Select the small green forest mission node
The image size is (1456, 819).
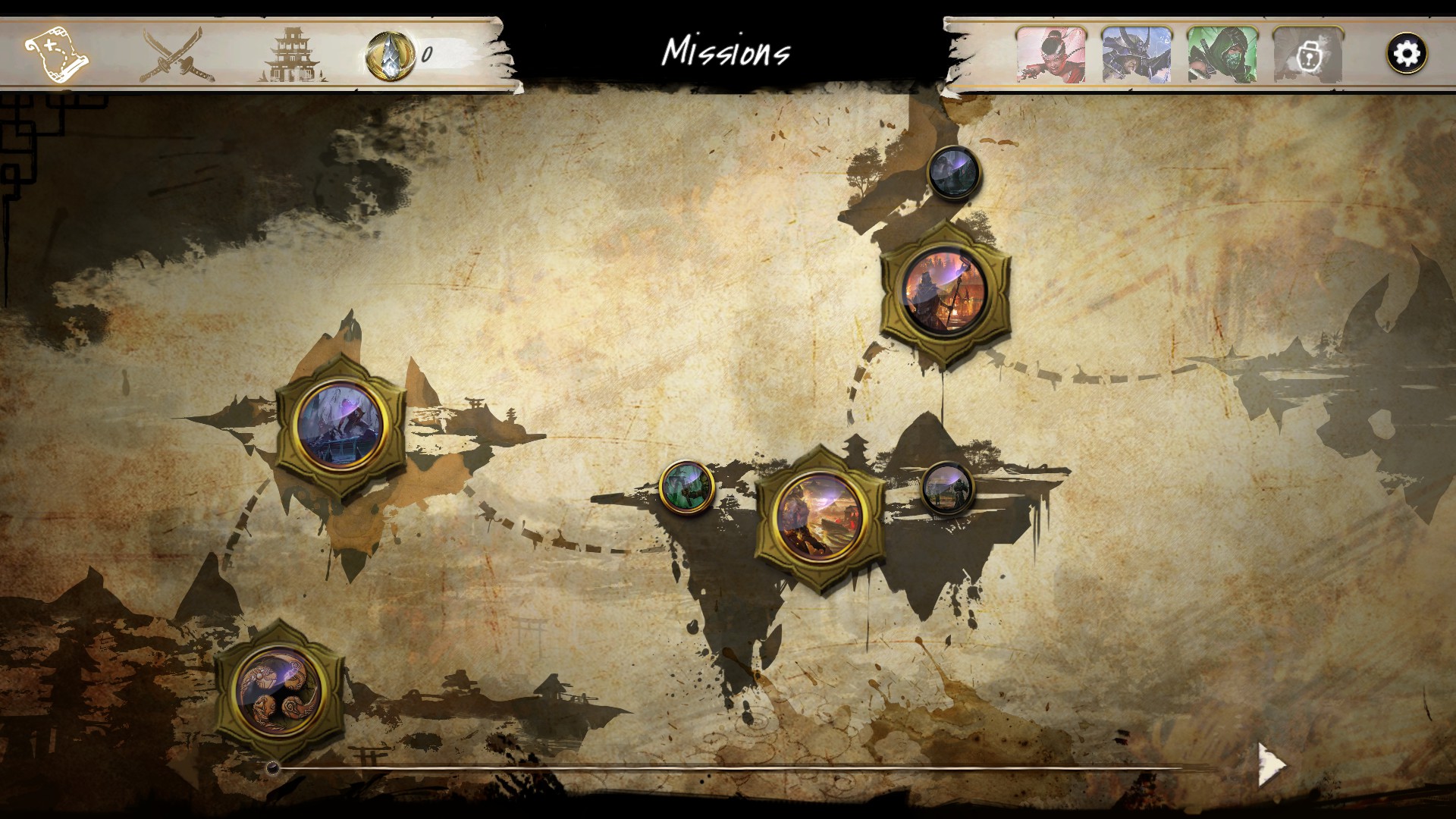pos(686,486)
